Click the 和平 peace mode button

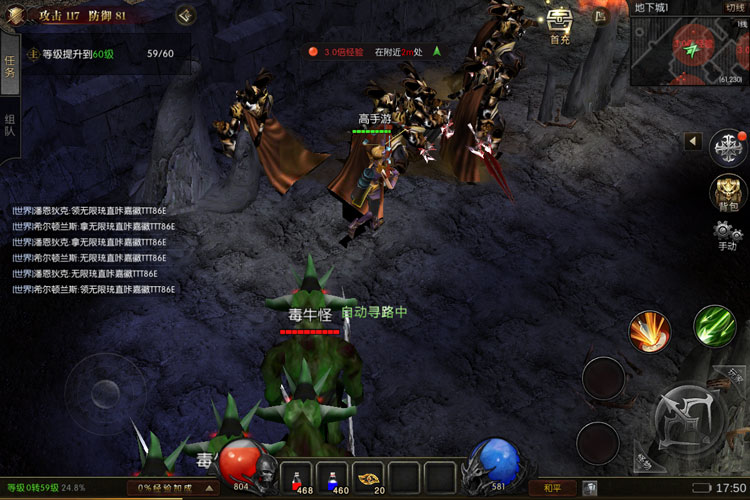pyautogui.click(x=552, y=488)
